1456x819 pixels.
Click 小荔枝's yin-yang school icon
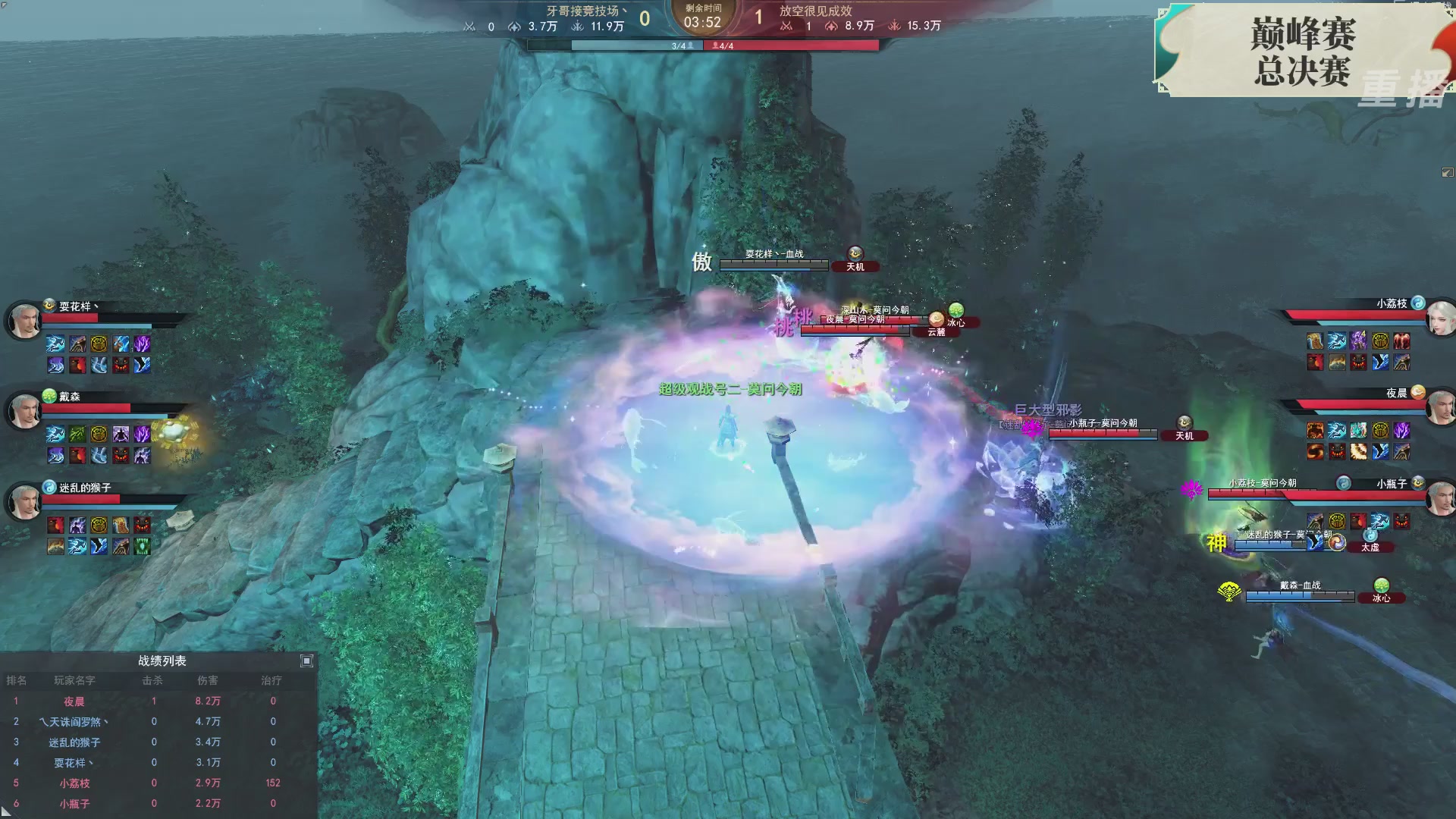[x=1417, y=303]
